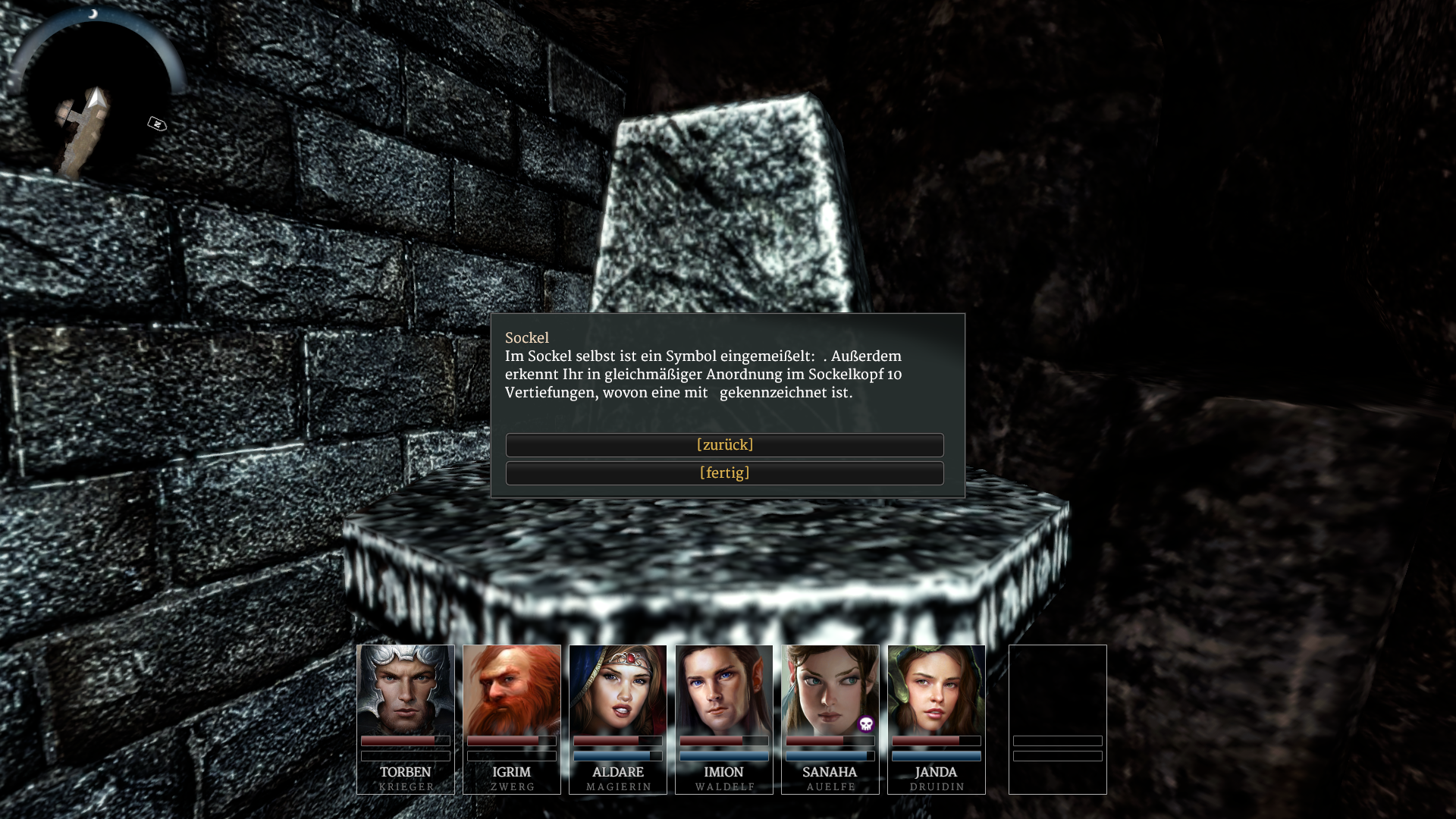Viewport: 1456px width, 819px height.
Task: Click the small tag icon beside minimap
Action: click(x=157, y=124)
